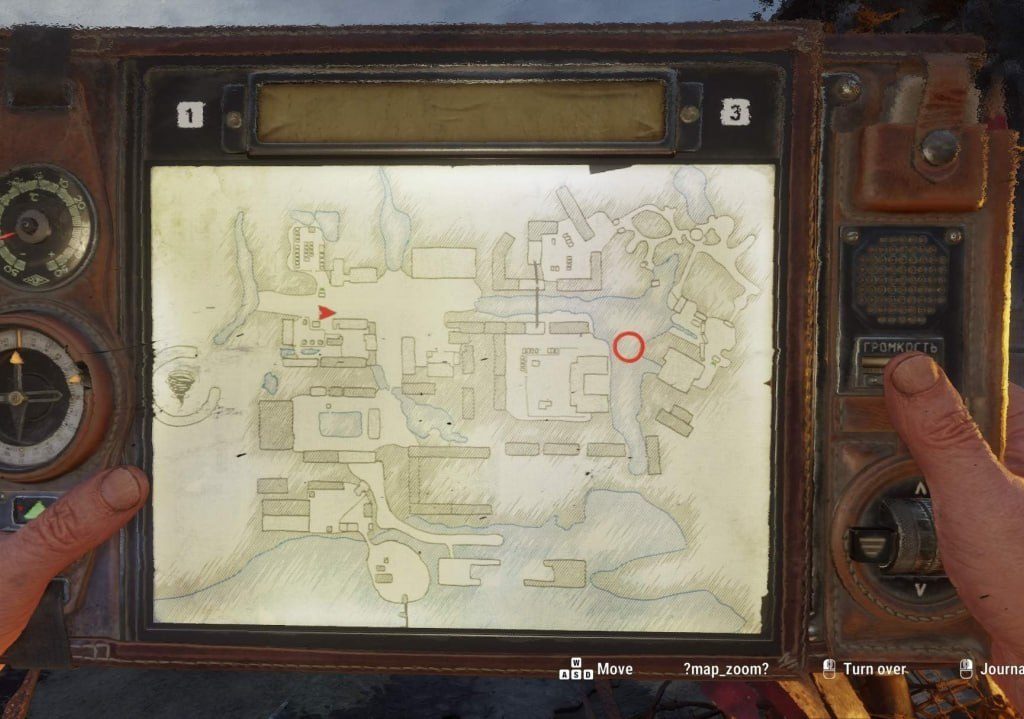Click the tornado anomaly marker on map
1024x719 pixels.
tap(181, 383)
